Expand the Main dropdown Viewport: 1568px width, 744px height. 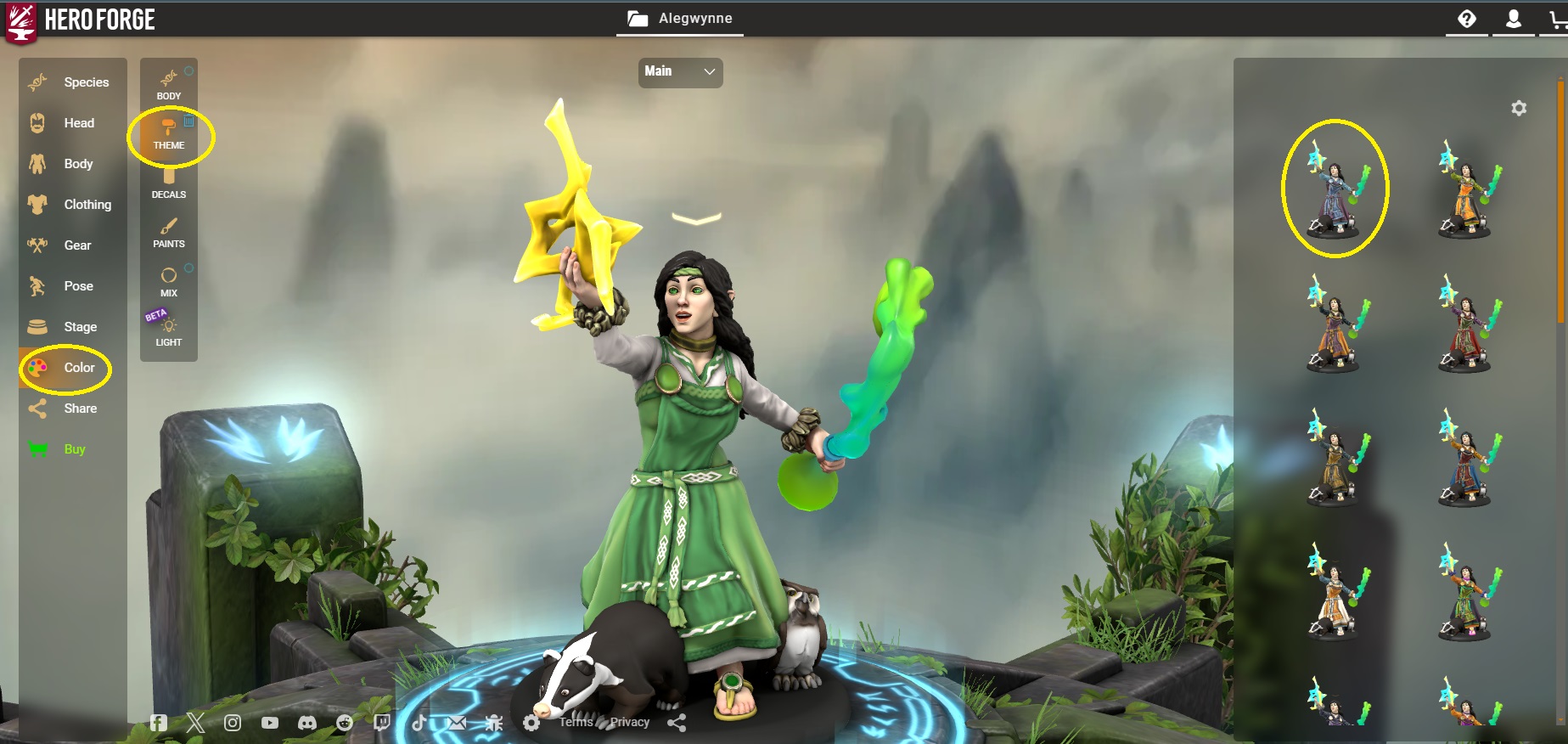[680, 72]
